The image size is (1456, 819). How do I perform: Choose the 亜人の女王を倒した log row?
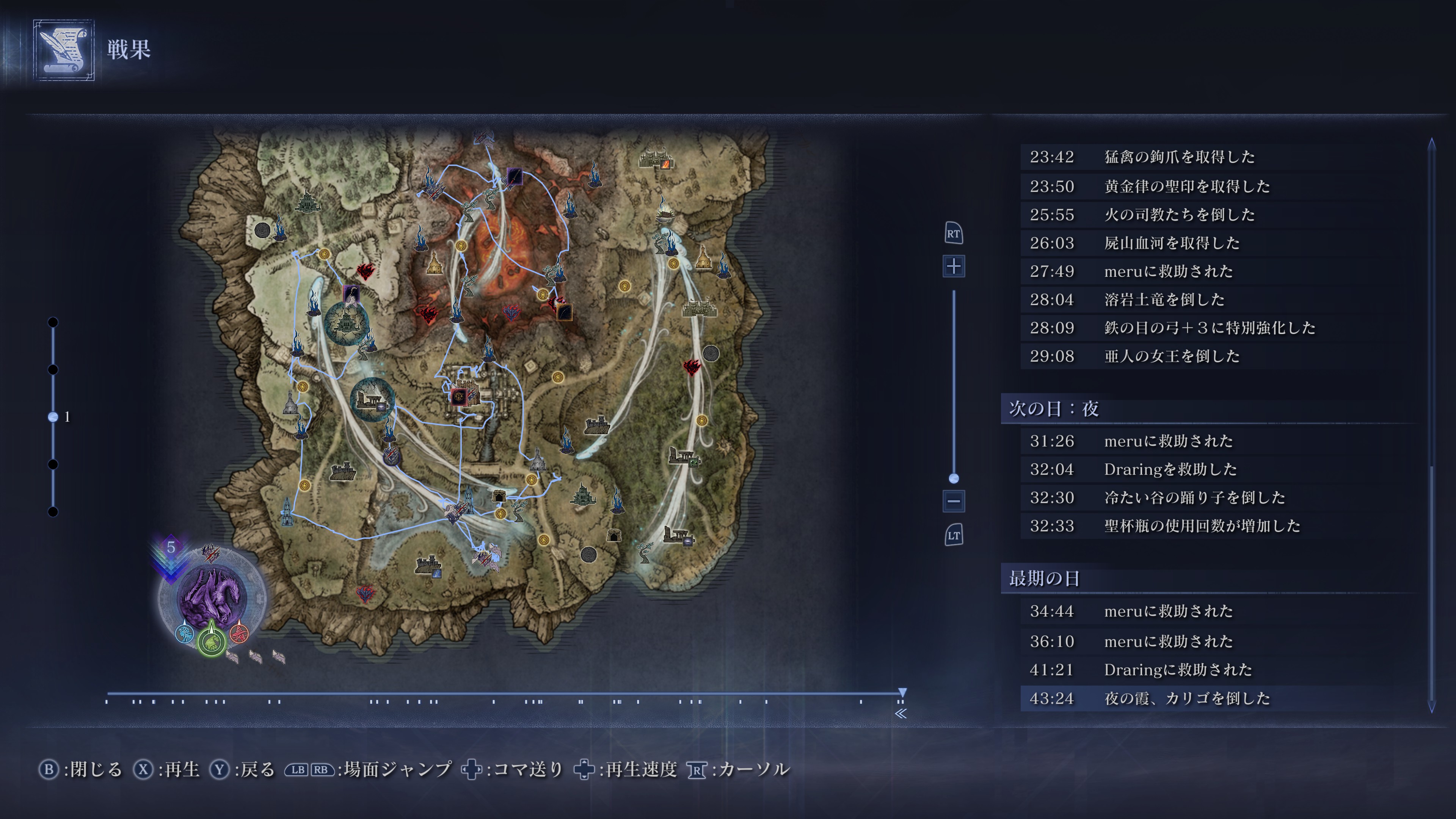[x=1171, y=356]
